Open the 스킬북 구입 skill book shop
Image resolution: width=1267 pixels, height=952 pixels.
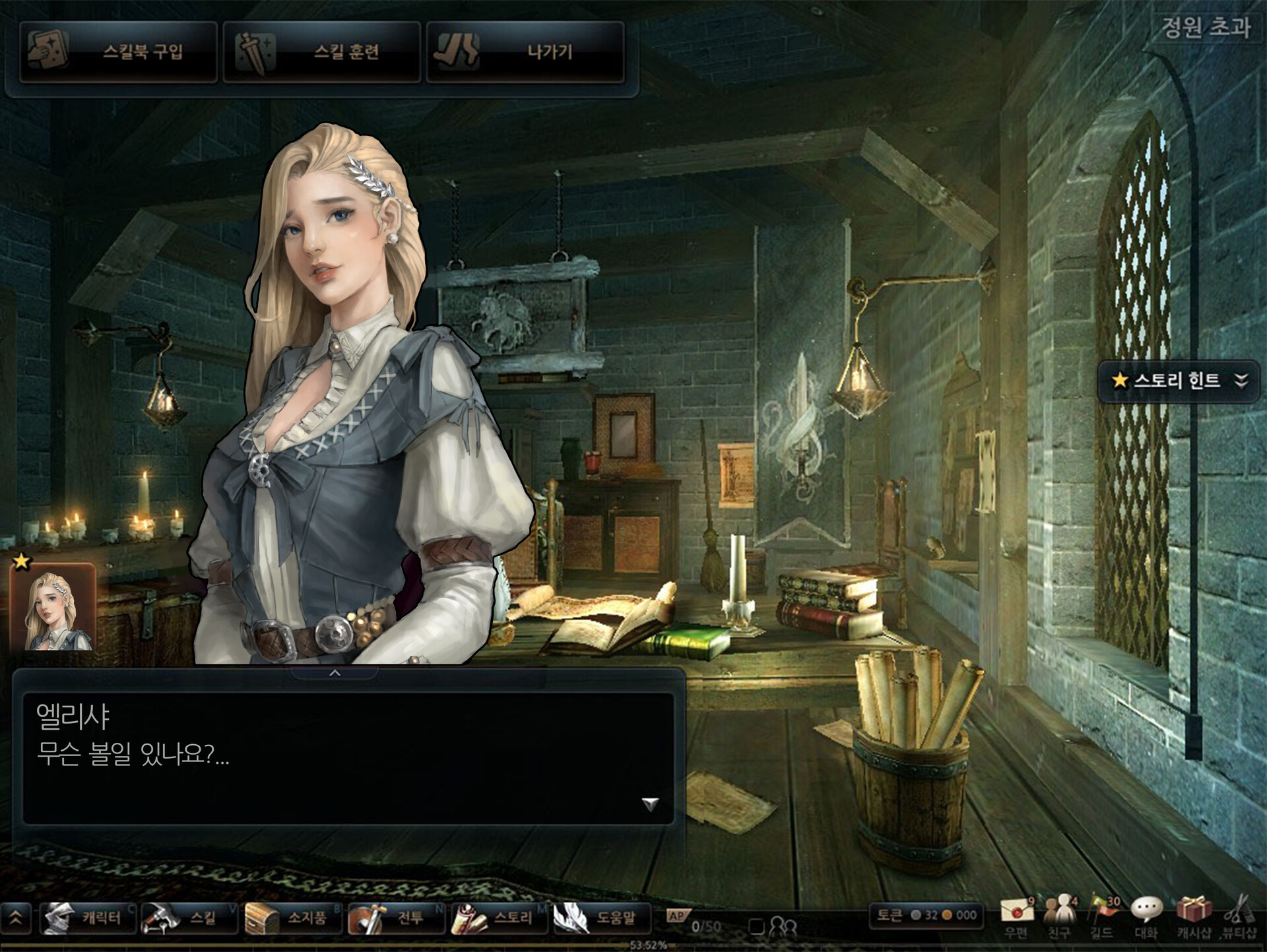coord(119,52)
